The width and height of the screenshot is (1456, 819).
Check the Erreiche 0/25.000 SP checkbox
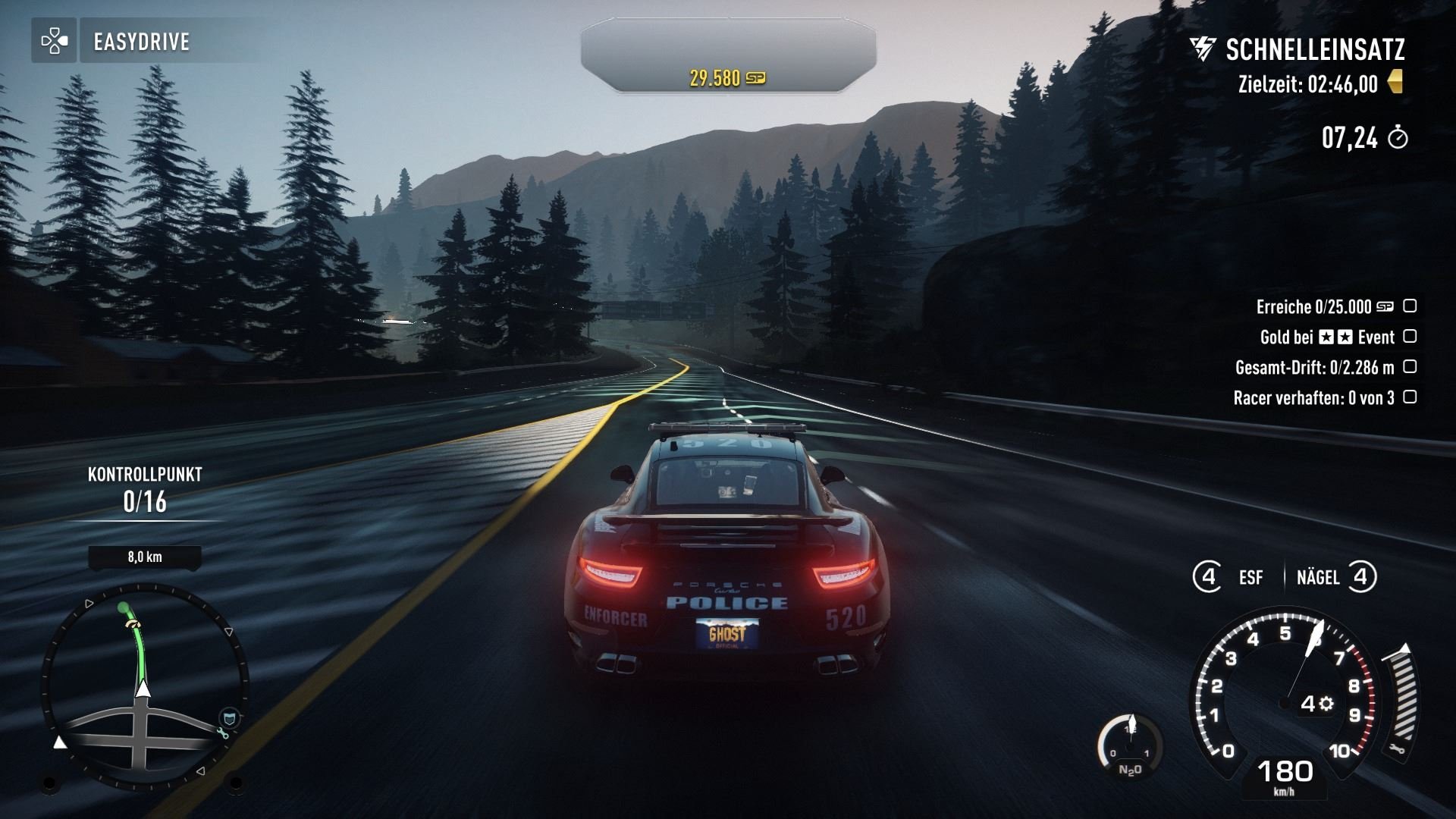(x=1409, y=306)
